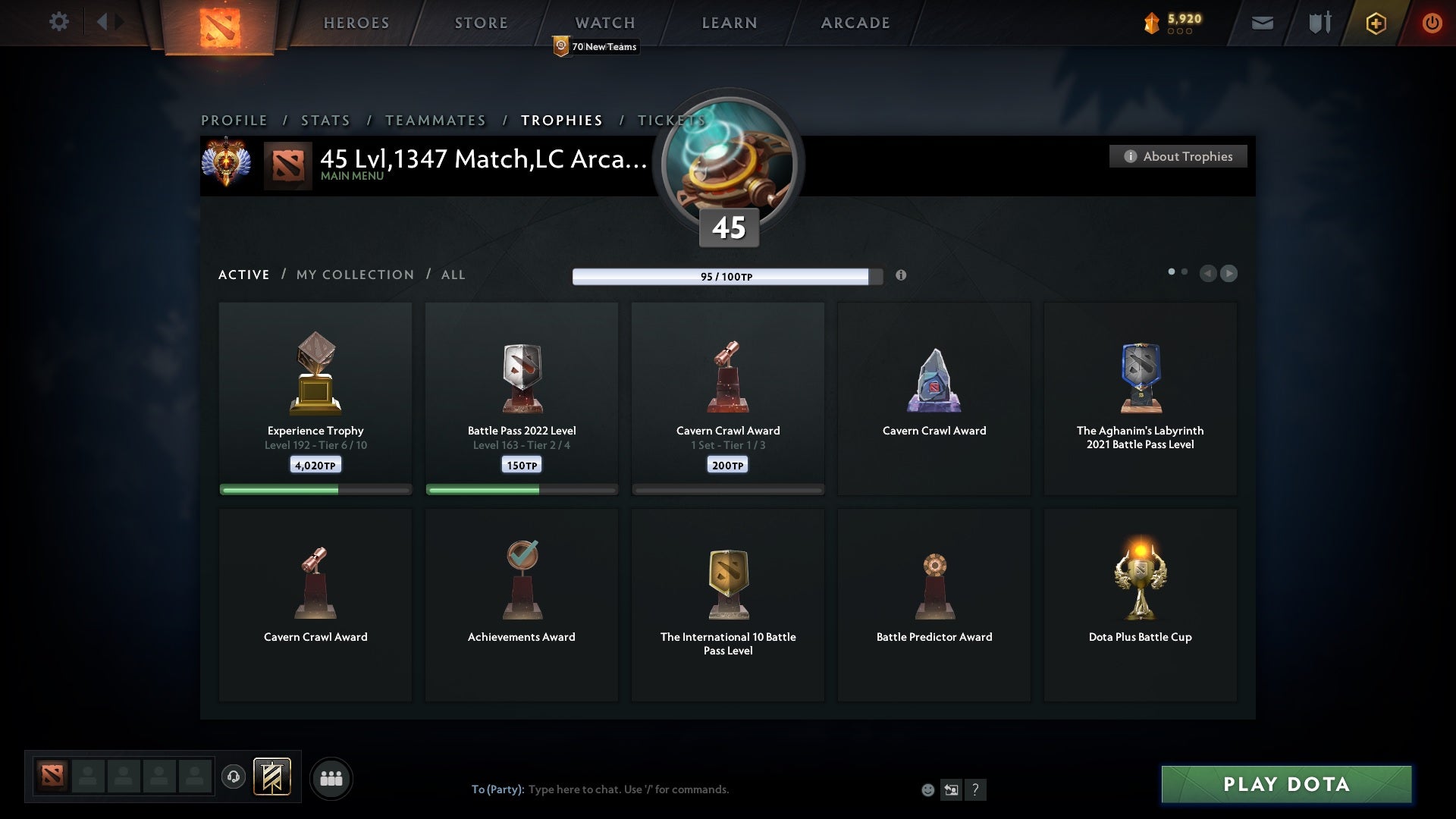Click the power/logout icon
1456x819 pixels.
(x=1432, y=23)
